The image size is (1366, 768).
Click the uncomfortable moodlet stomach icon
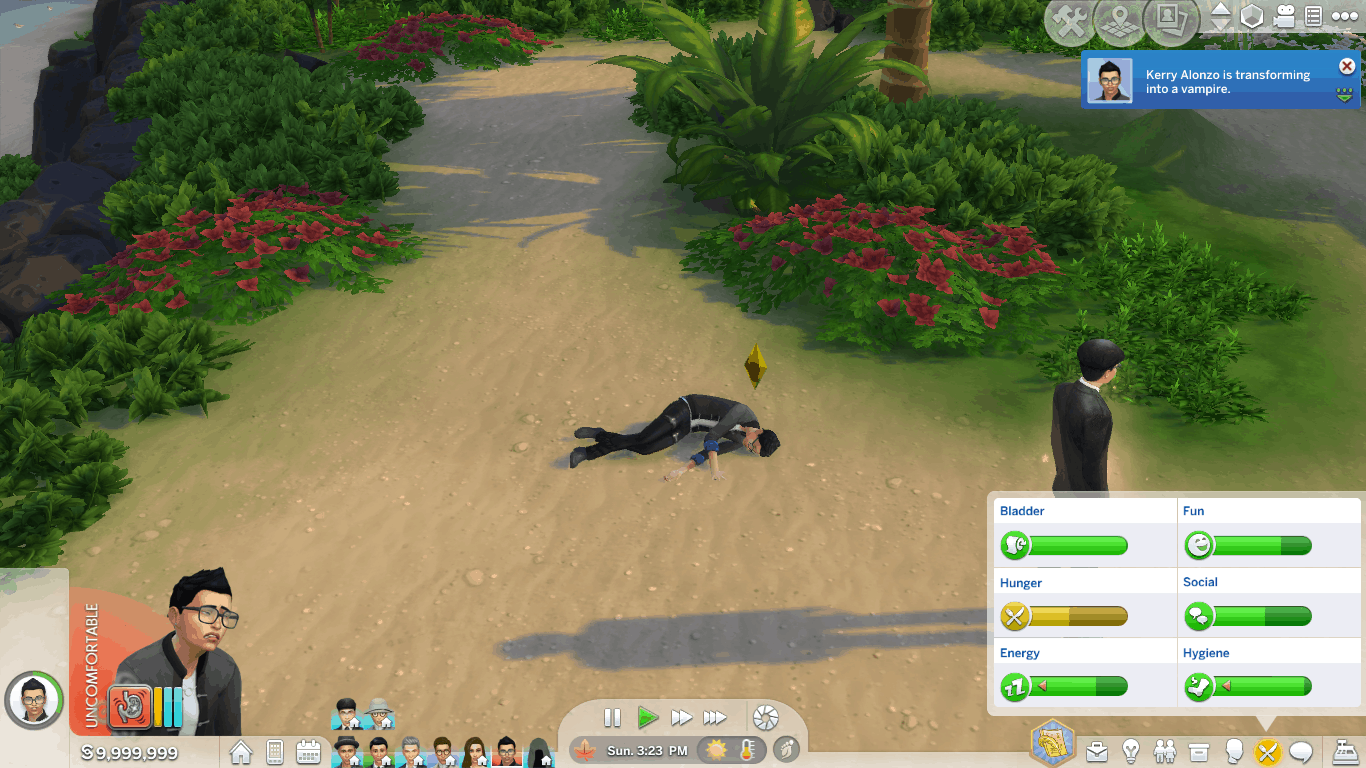click(x=130, y=705)
